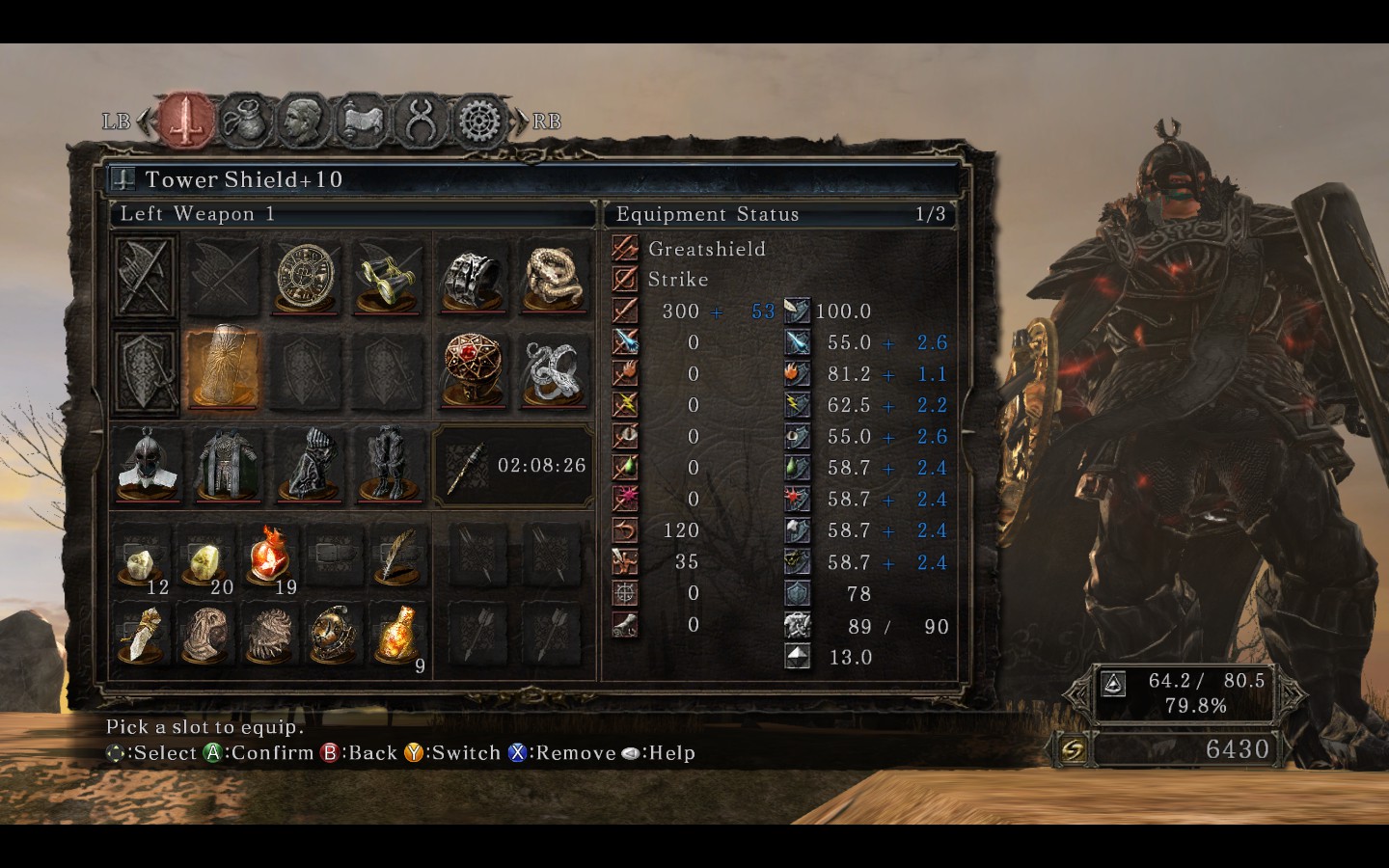Pick the spiked silver ring slot

coord(473,278)
